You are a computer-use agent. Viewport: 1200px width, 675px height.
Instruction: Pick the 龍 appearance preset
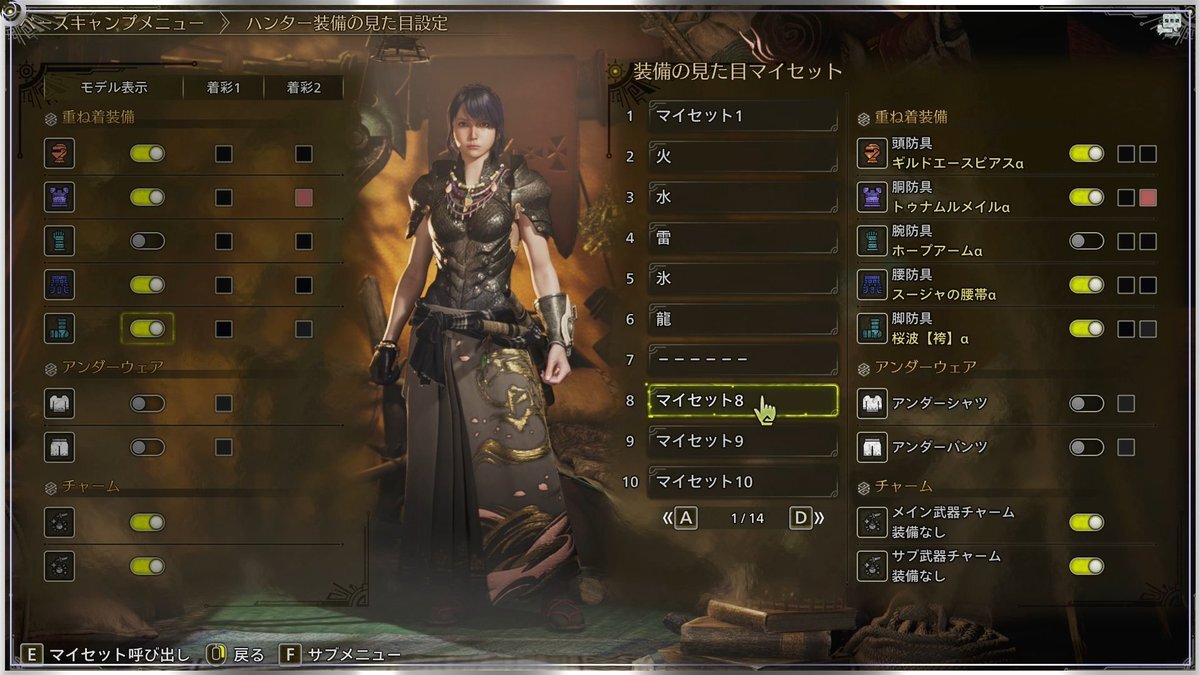click(x=742, y=319)
